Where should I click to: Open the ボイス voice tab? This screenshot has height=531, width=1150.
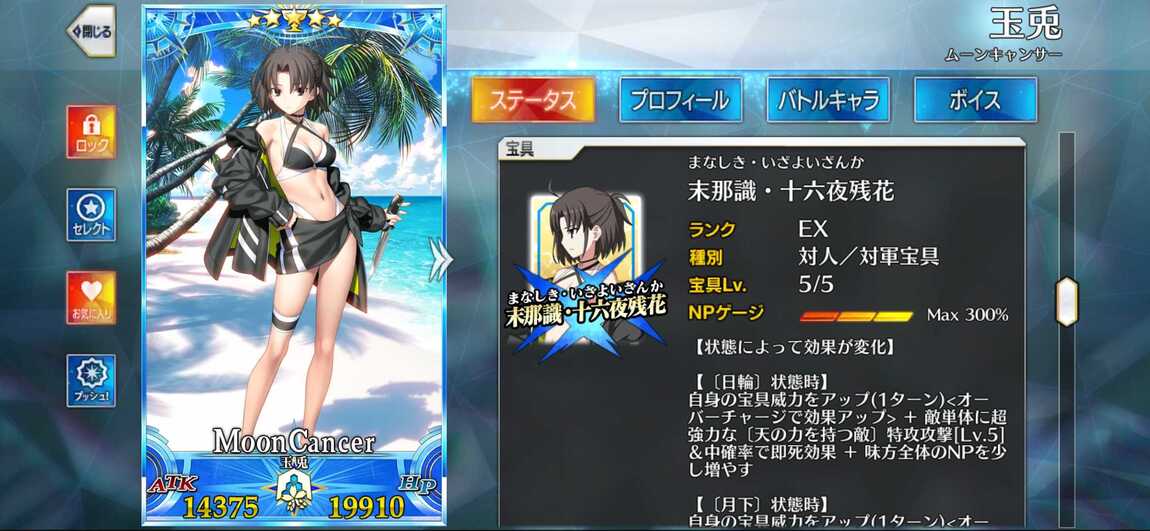point(975,100)
